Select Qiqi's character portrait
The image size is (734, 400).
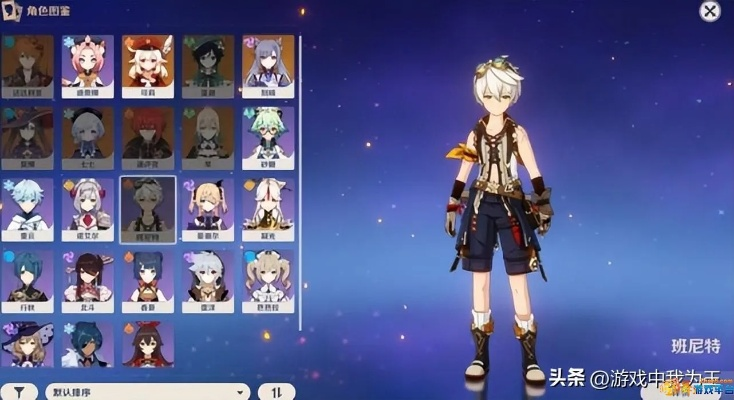[87, 137]
